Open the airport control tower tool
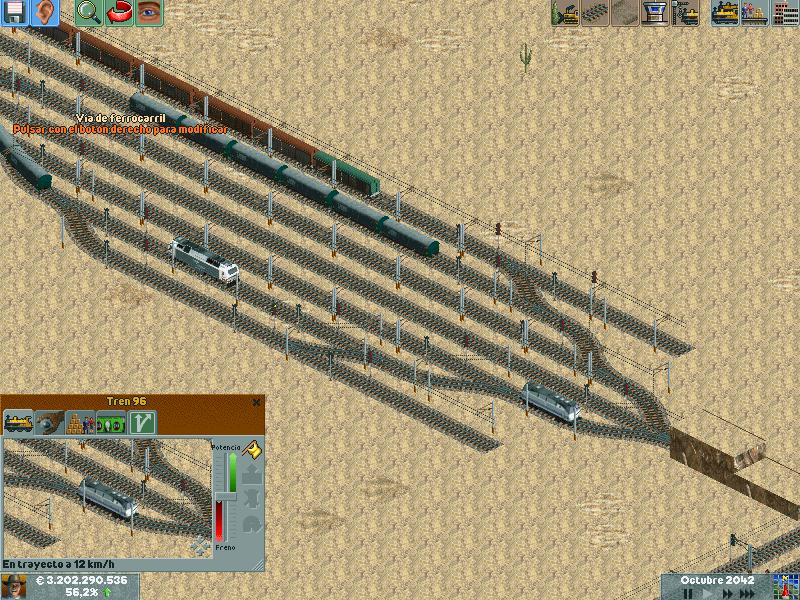The image size is (800, 600). point(655,12)
